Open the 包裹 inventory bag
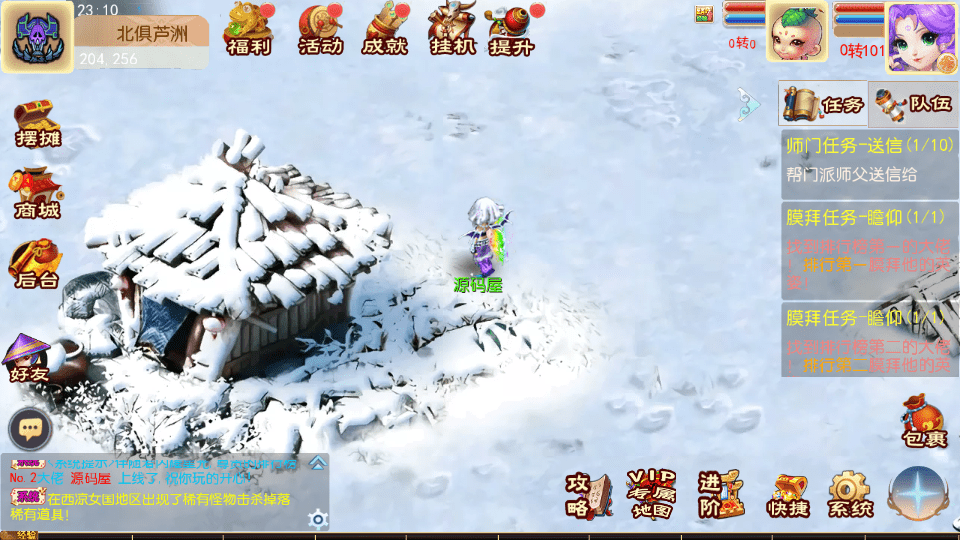 (922, 420)
